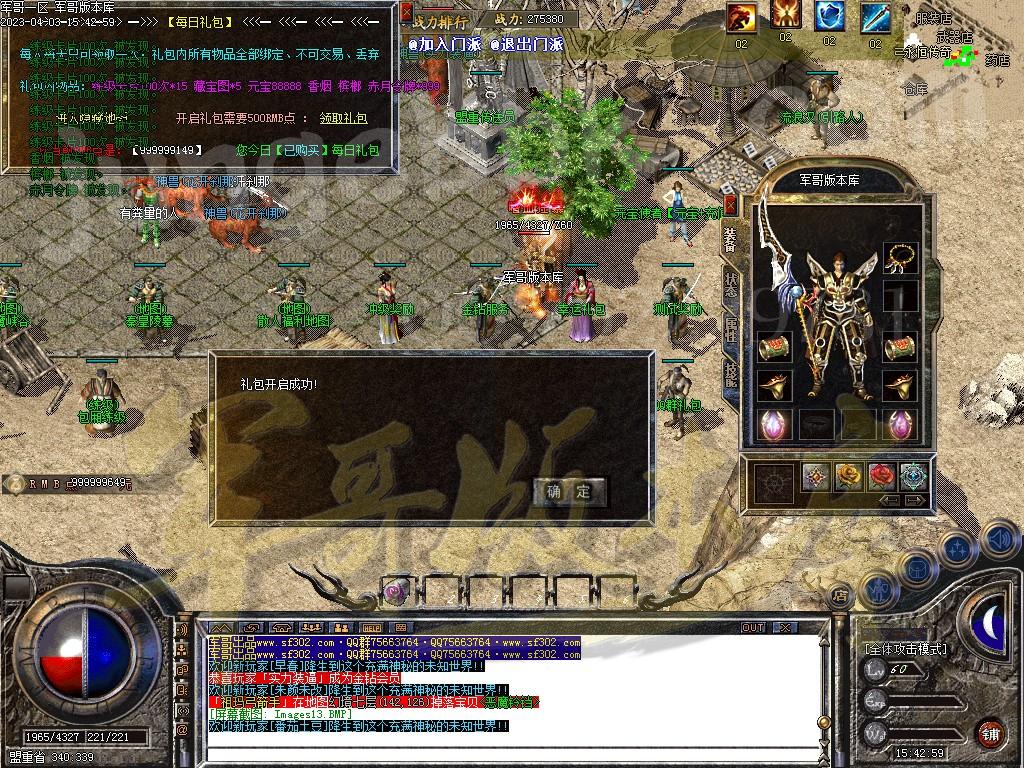The width and height of the screenshot is (1024, 768).
Task: Select the purple gem slot beside the tabs
Action: [x=773, y=423]
